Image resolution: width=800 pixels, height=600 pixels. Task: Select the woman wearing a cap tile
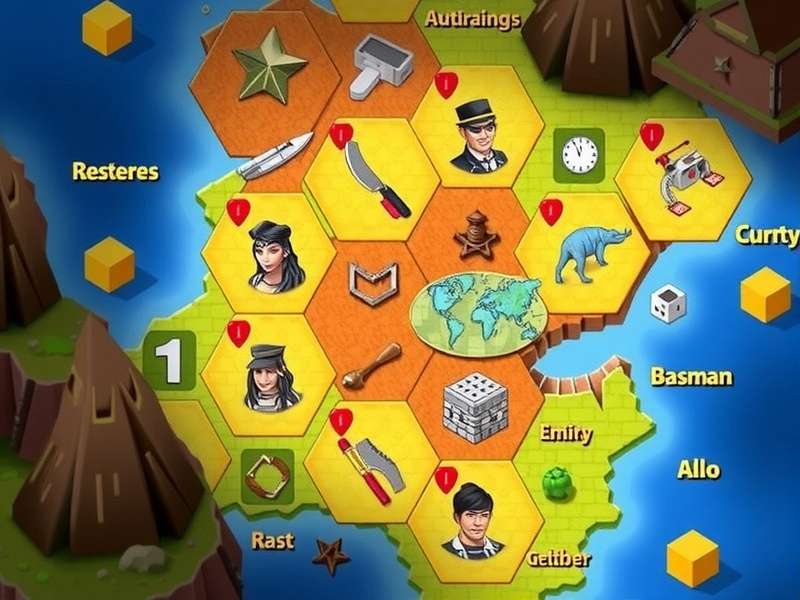[268, 376]
